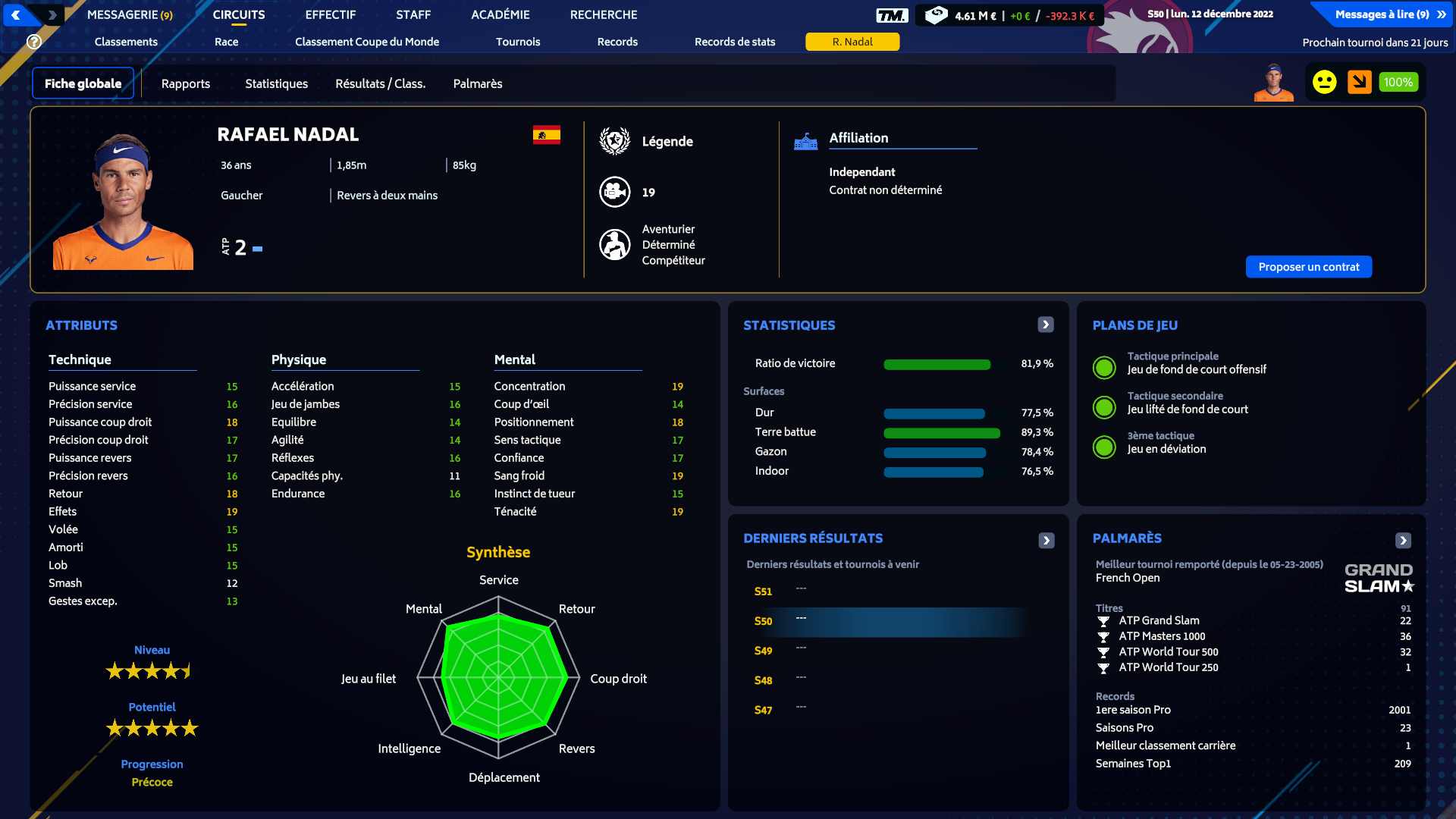
Task: Go back with the left arrow
Action: pyautogui.click(x=16, y=14)
